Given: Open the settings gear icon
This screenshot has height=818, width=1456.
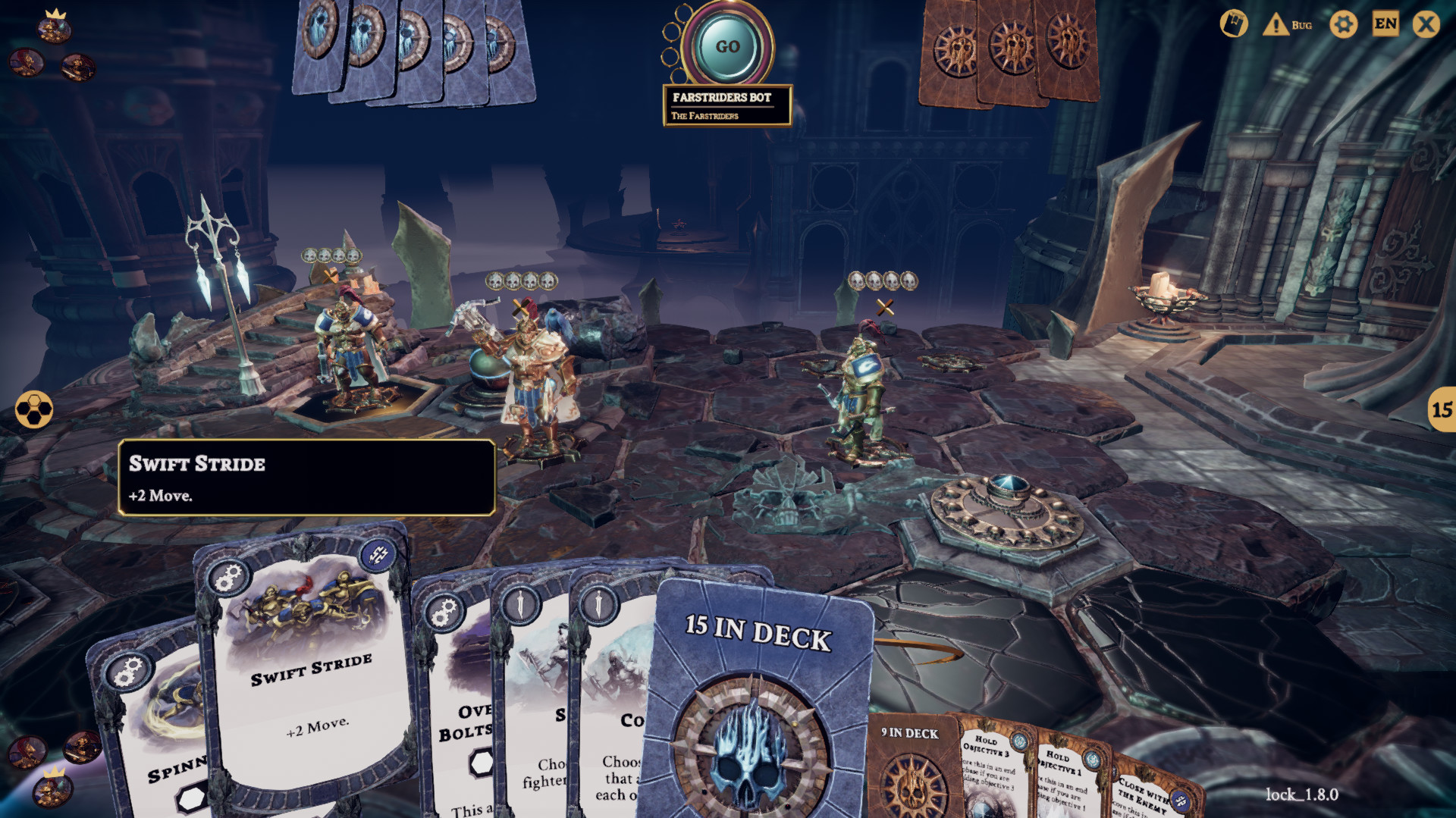Looking at the screenshot, I should 1343,24.
